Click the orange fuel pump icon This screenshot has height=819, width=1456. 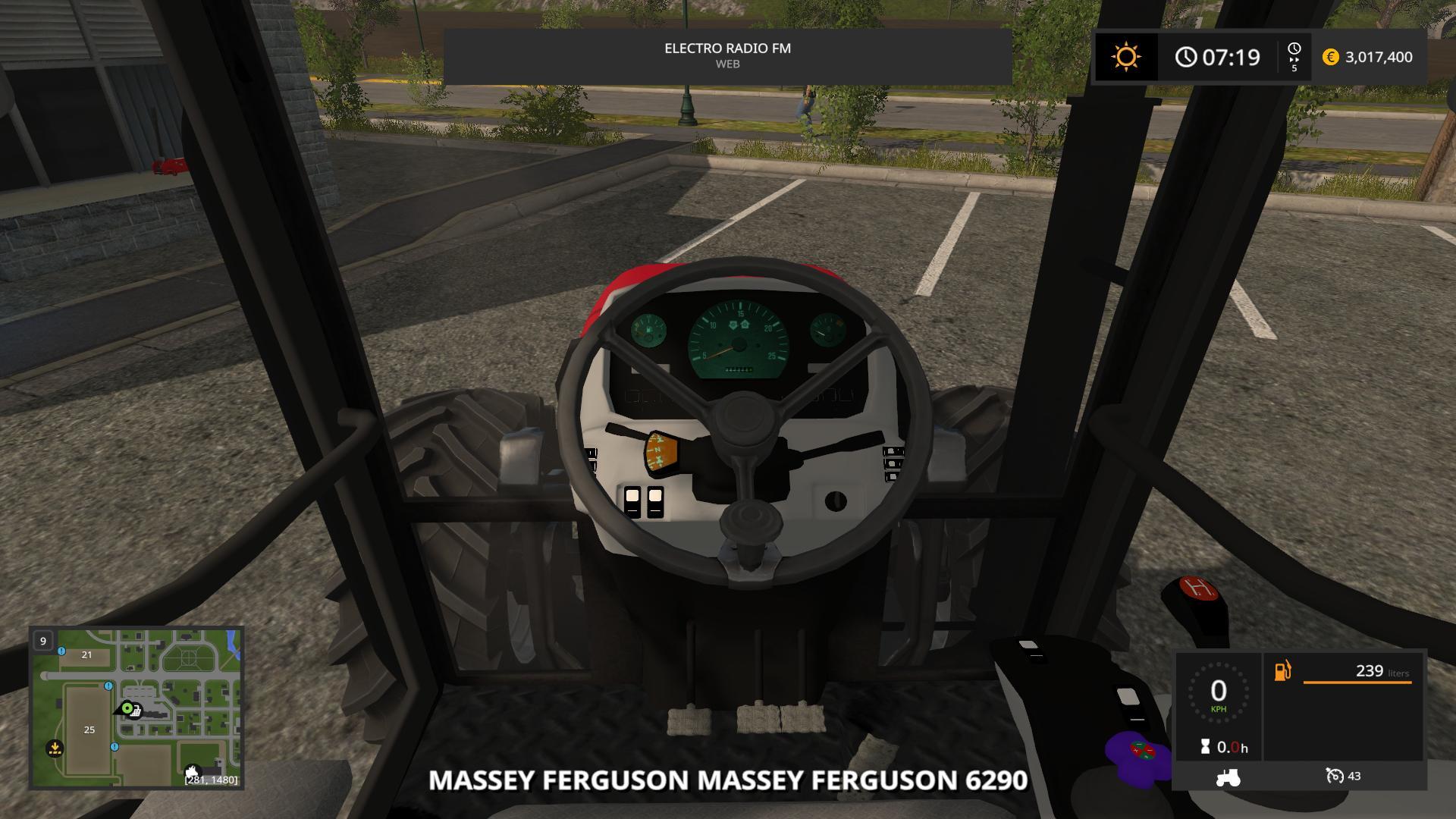tap(1282, 671)
